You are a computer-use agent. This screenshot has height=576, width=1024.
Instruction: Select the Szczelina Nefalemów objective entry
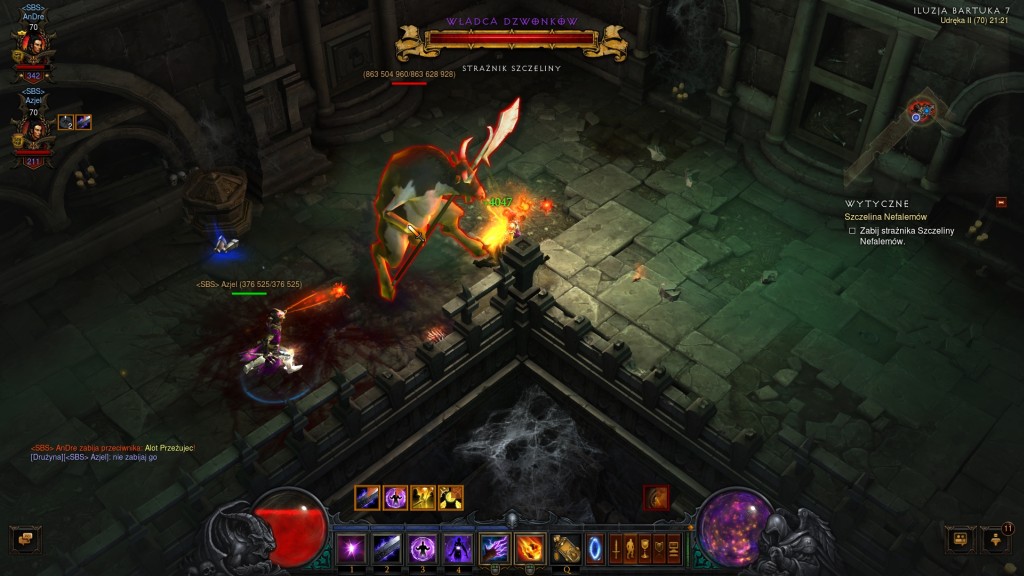885,217
